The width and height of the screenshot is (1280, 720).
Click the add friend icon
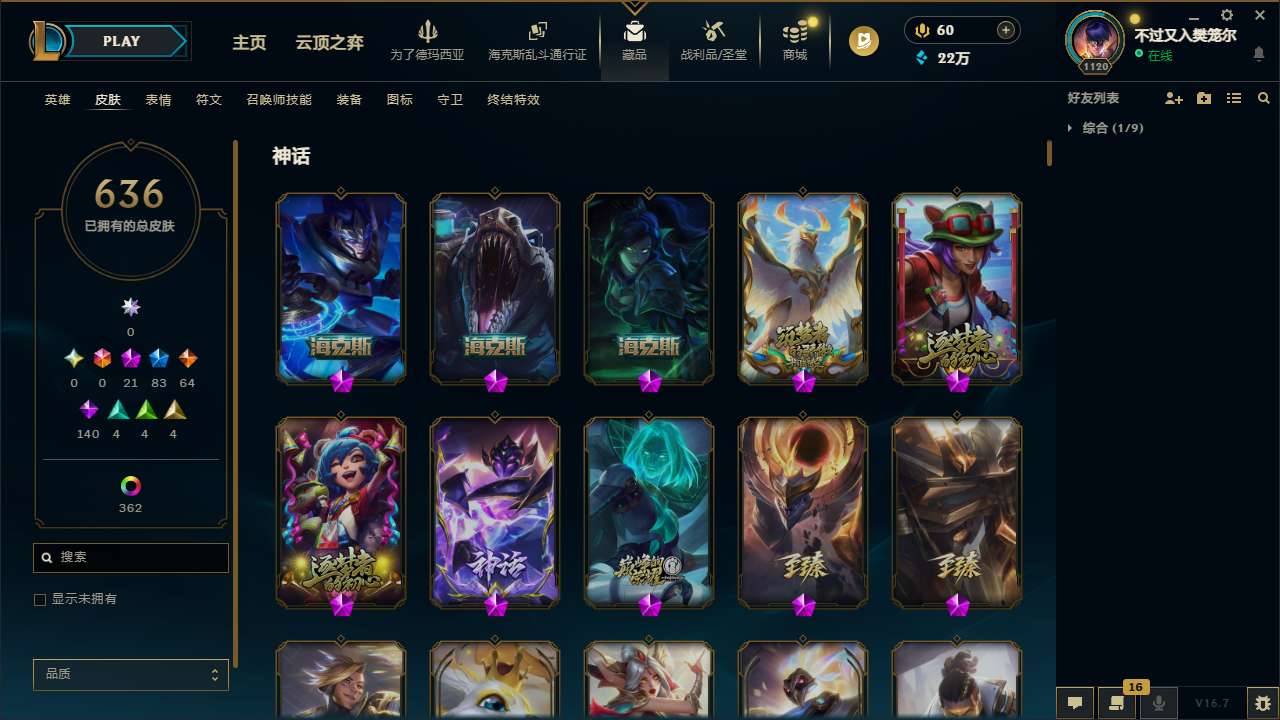(1174, 98)
